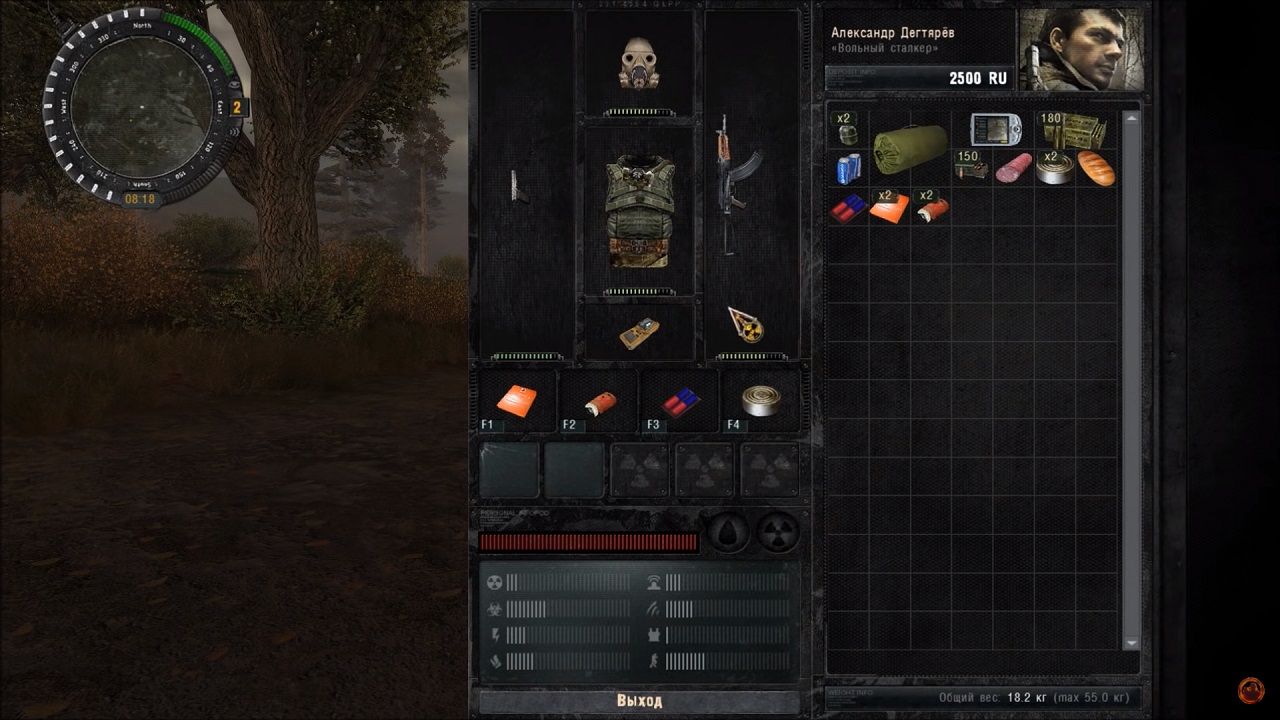Use the orange medkit in the F1 quick slot
The image size is (1280, 720).
click(x=517, y=400)
